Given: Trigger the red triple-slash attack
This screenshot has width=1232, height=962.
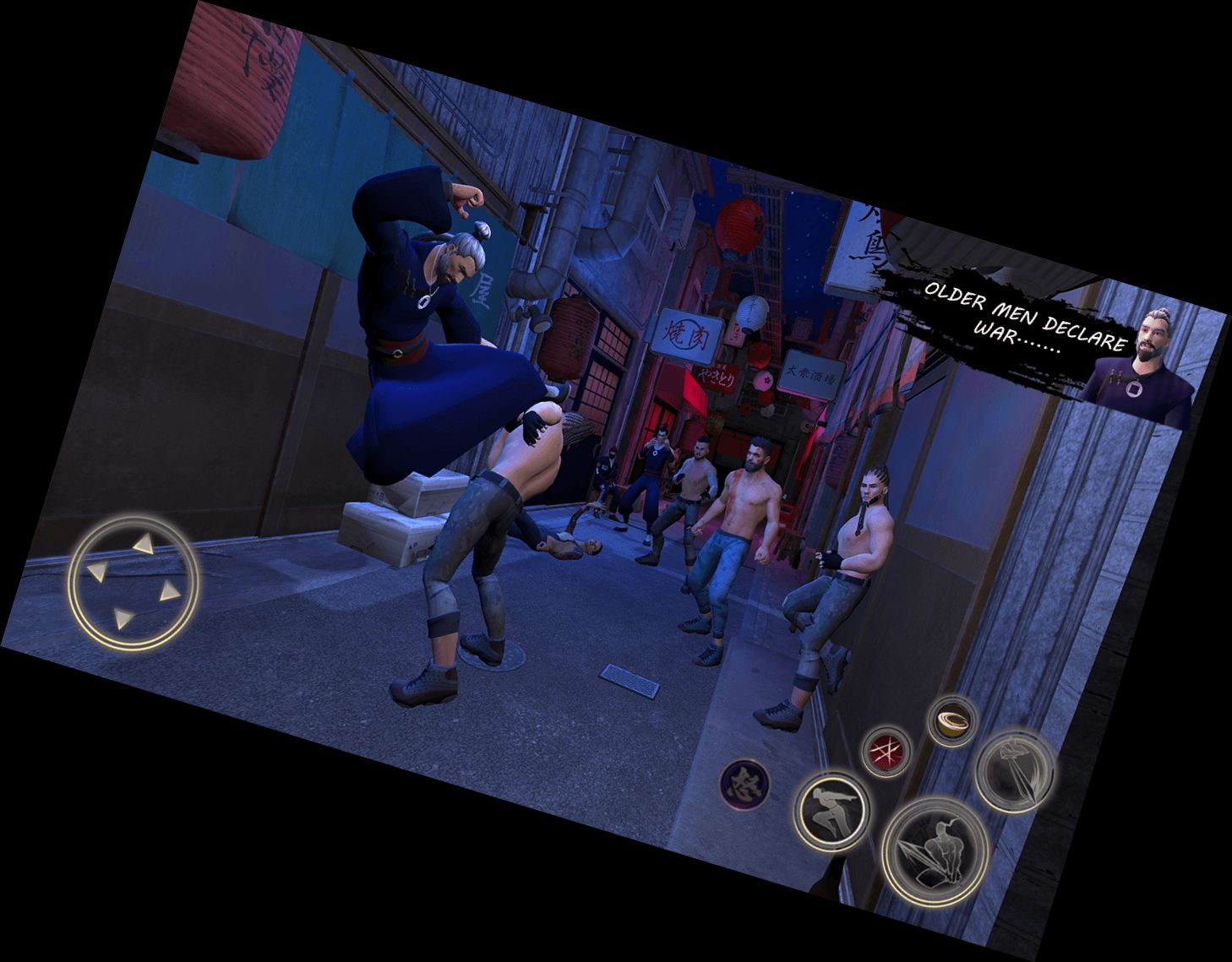Looking at the screenshot, I should pyautogui.click(x=885, y=751).
